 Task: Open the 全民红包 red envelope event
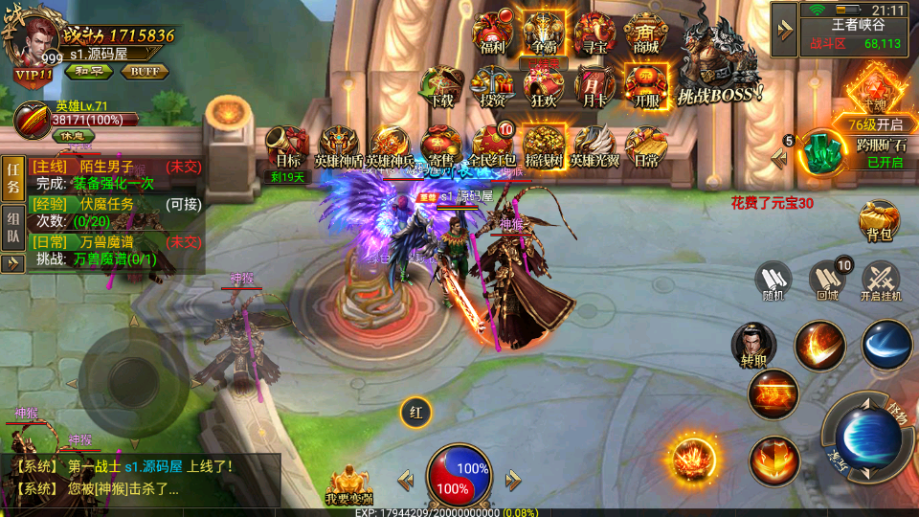click(492, 147)
